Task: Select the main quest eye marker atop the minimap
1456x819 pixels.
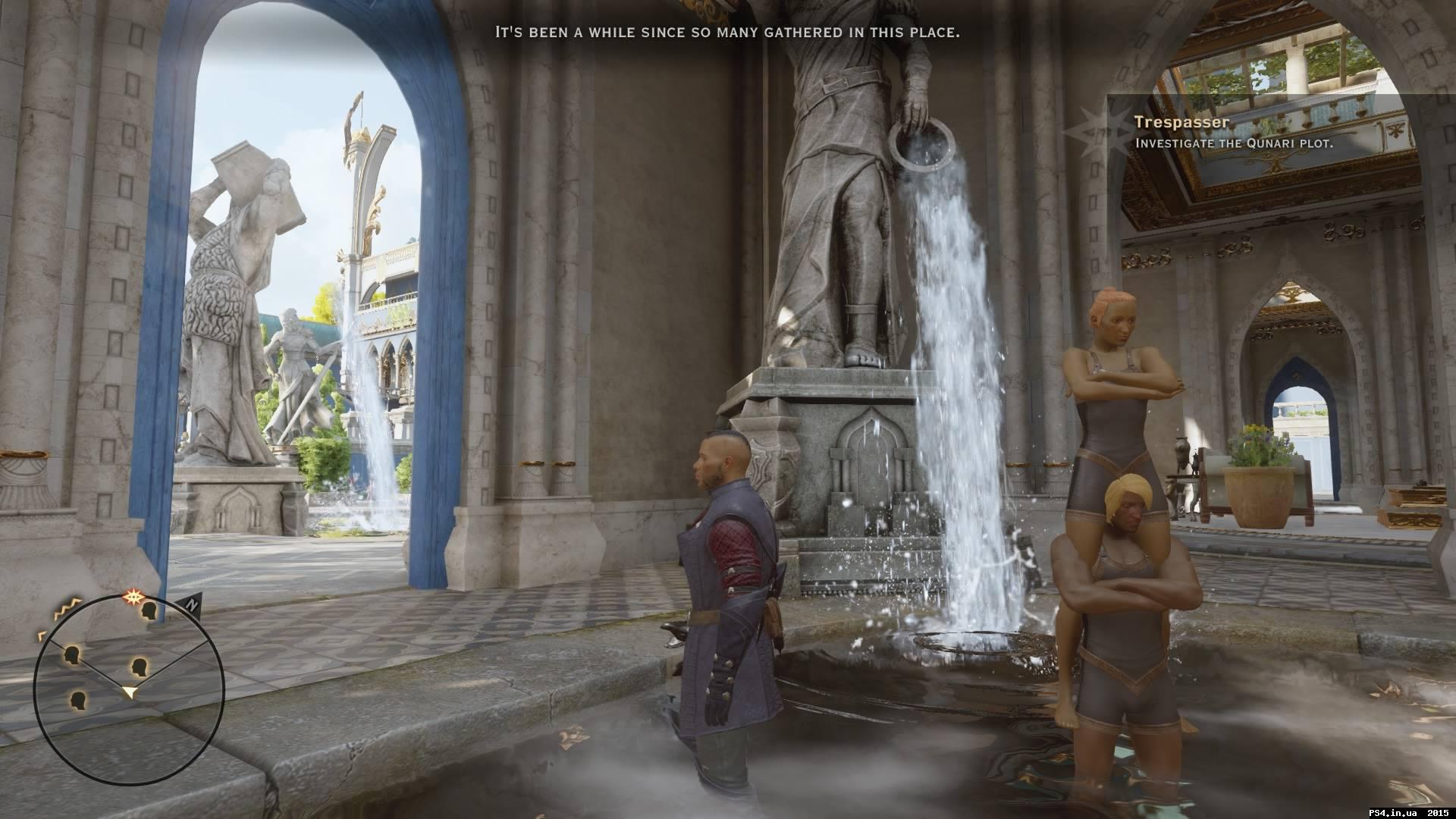Action: click(x=133, y=595)
